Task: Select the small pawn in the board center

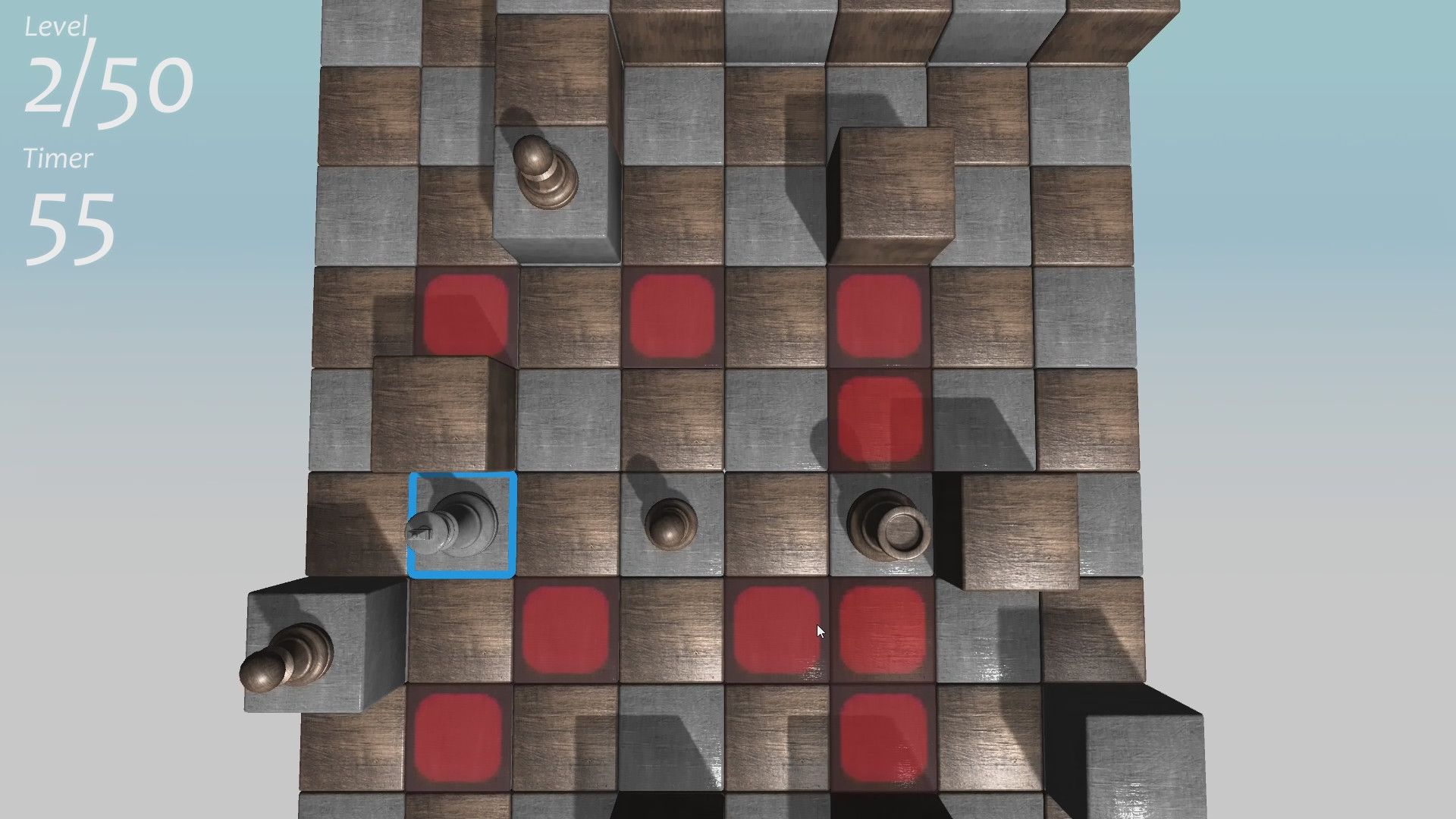Action: coord(671,523)
